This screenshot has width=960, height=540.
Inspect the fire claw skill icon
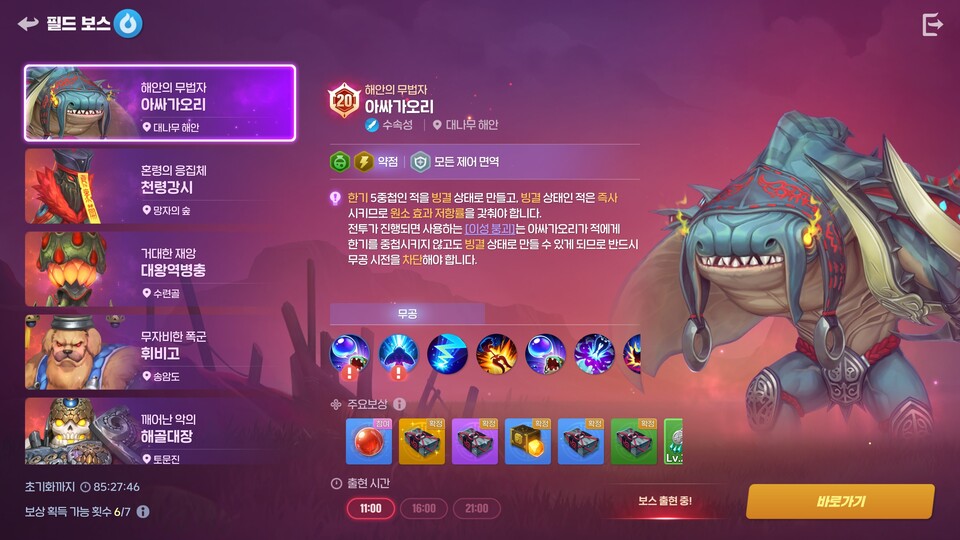pyautogui.click(x=496, y=354)
